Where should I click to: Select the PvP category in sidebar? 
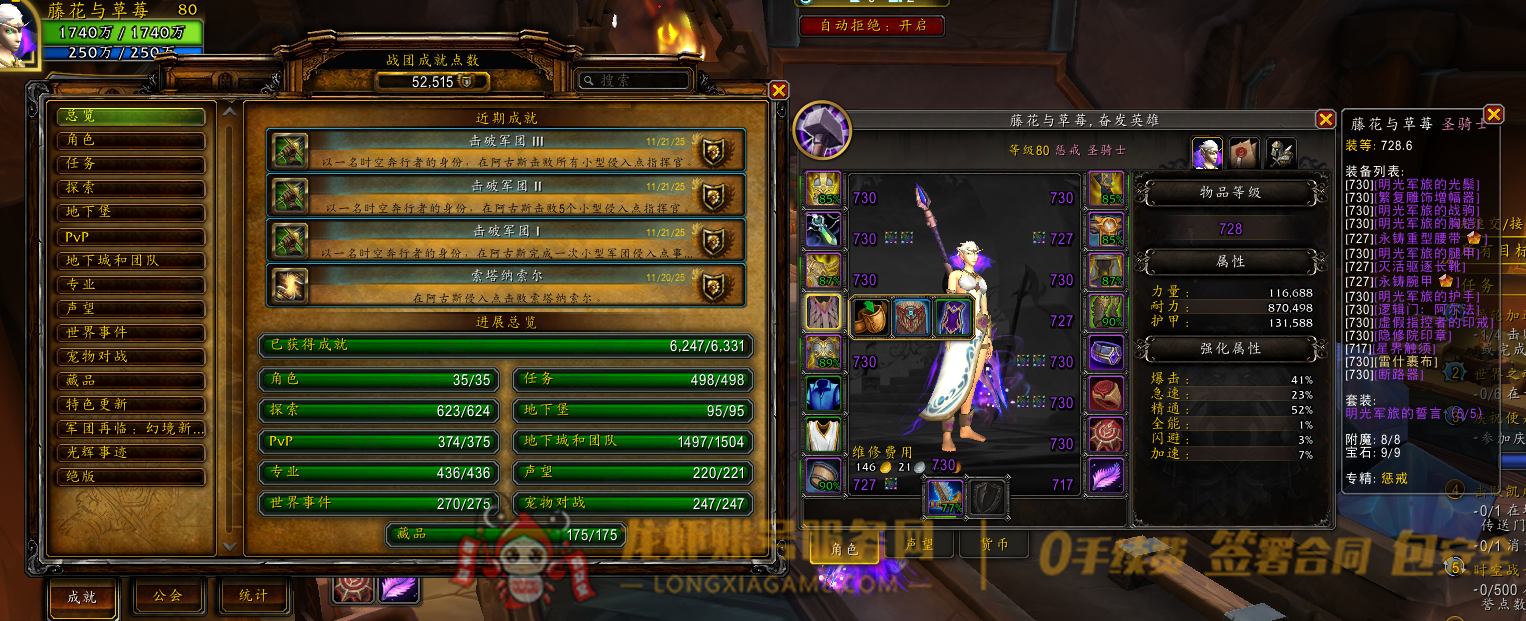tap(131, 236)
